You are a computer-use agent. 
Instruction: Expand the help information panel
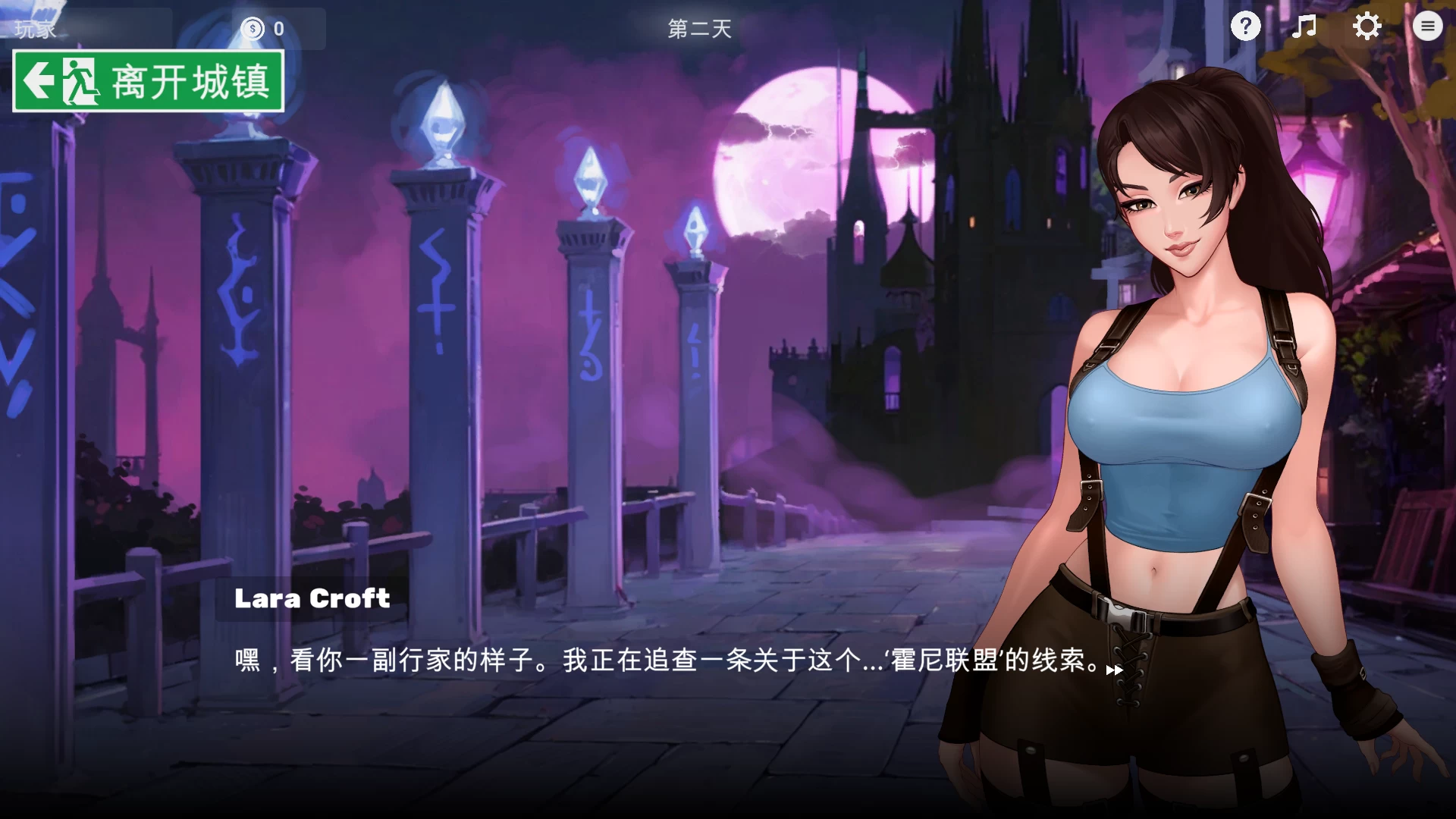tap(1244, 26)
